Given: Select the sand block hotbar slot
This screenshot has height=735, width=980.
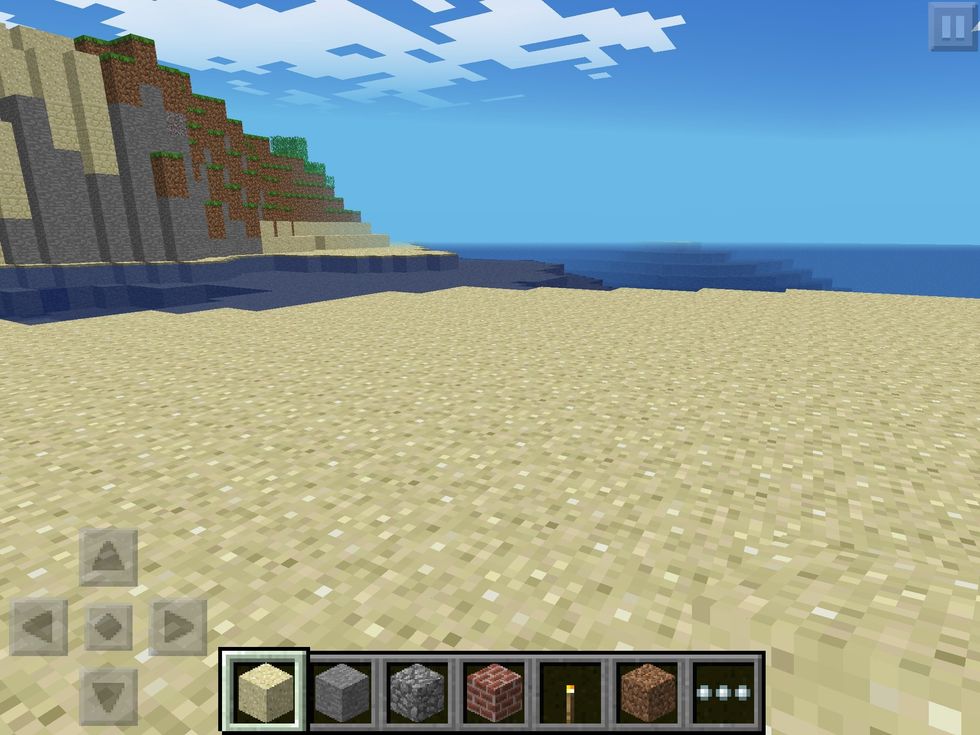Looking at the screenshot, I should 265,691.
